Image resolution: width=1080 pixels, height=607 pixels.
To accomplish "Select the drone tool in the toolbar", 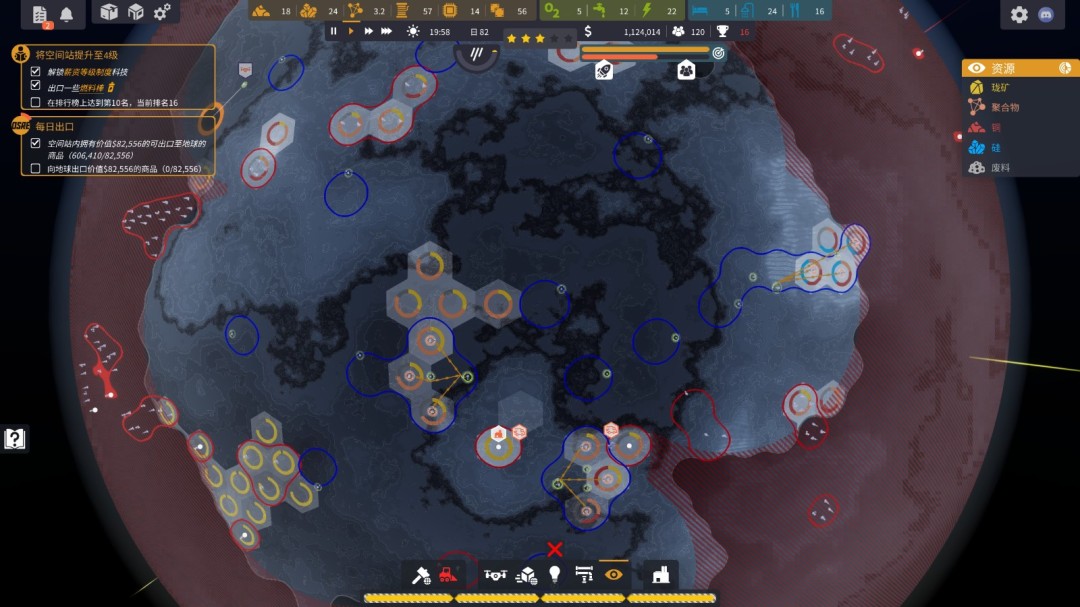I will (x=495, y=575).
